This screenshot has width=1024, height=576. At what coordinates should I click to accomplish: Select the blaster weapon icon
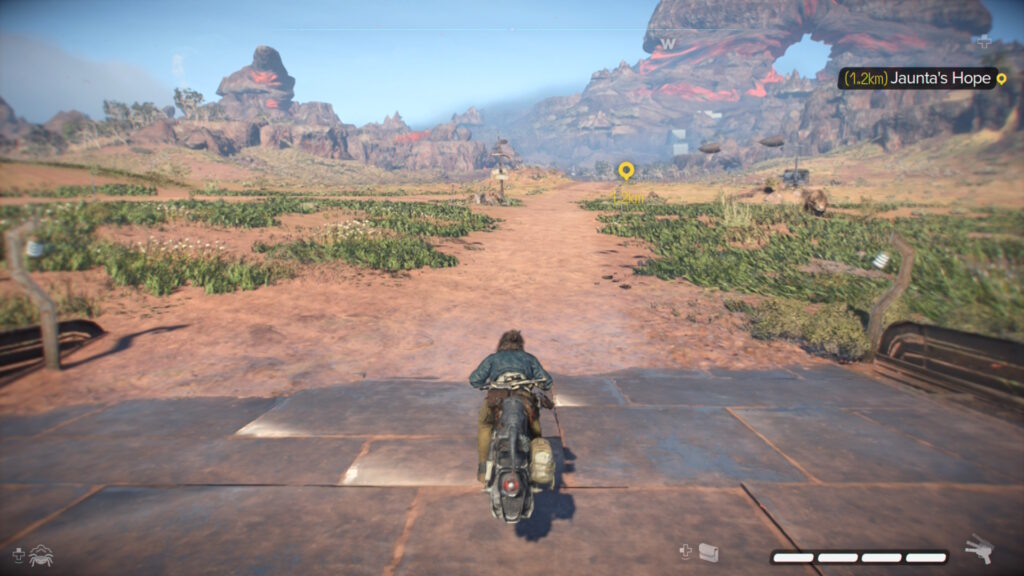tap(978, 549)
